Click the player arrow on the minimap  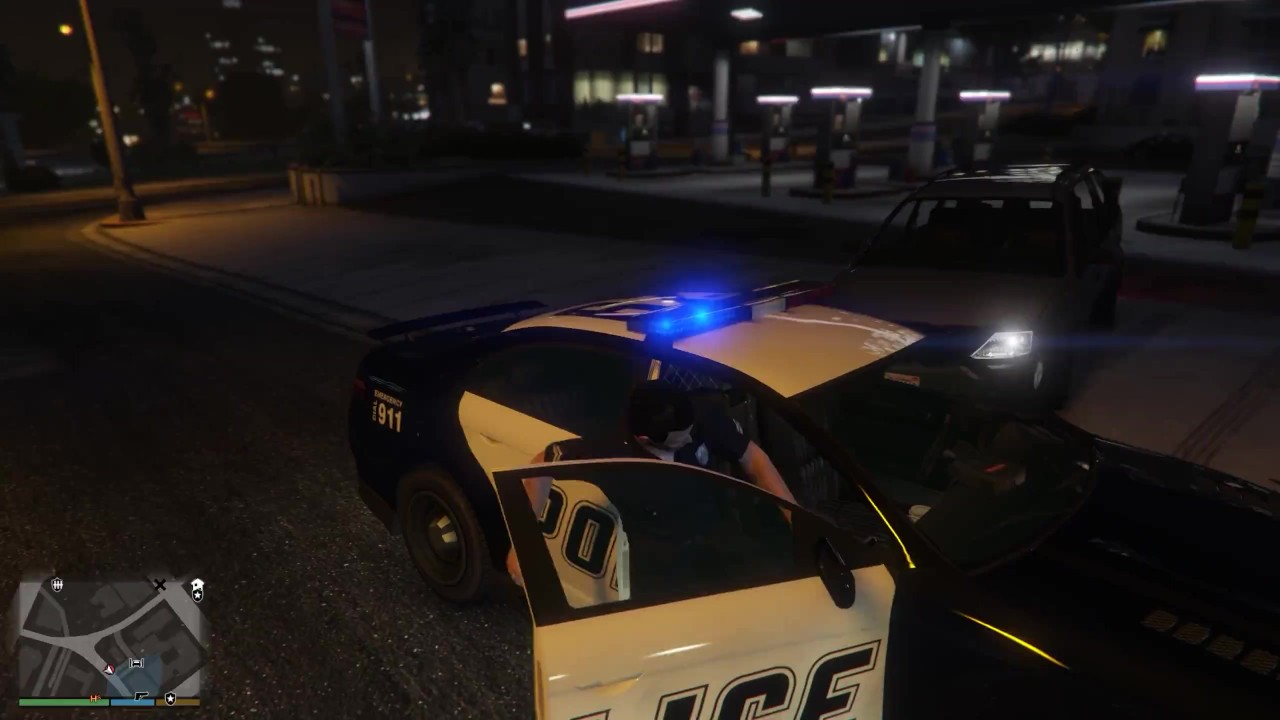pos(109,667)
